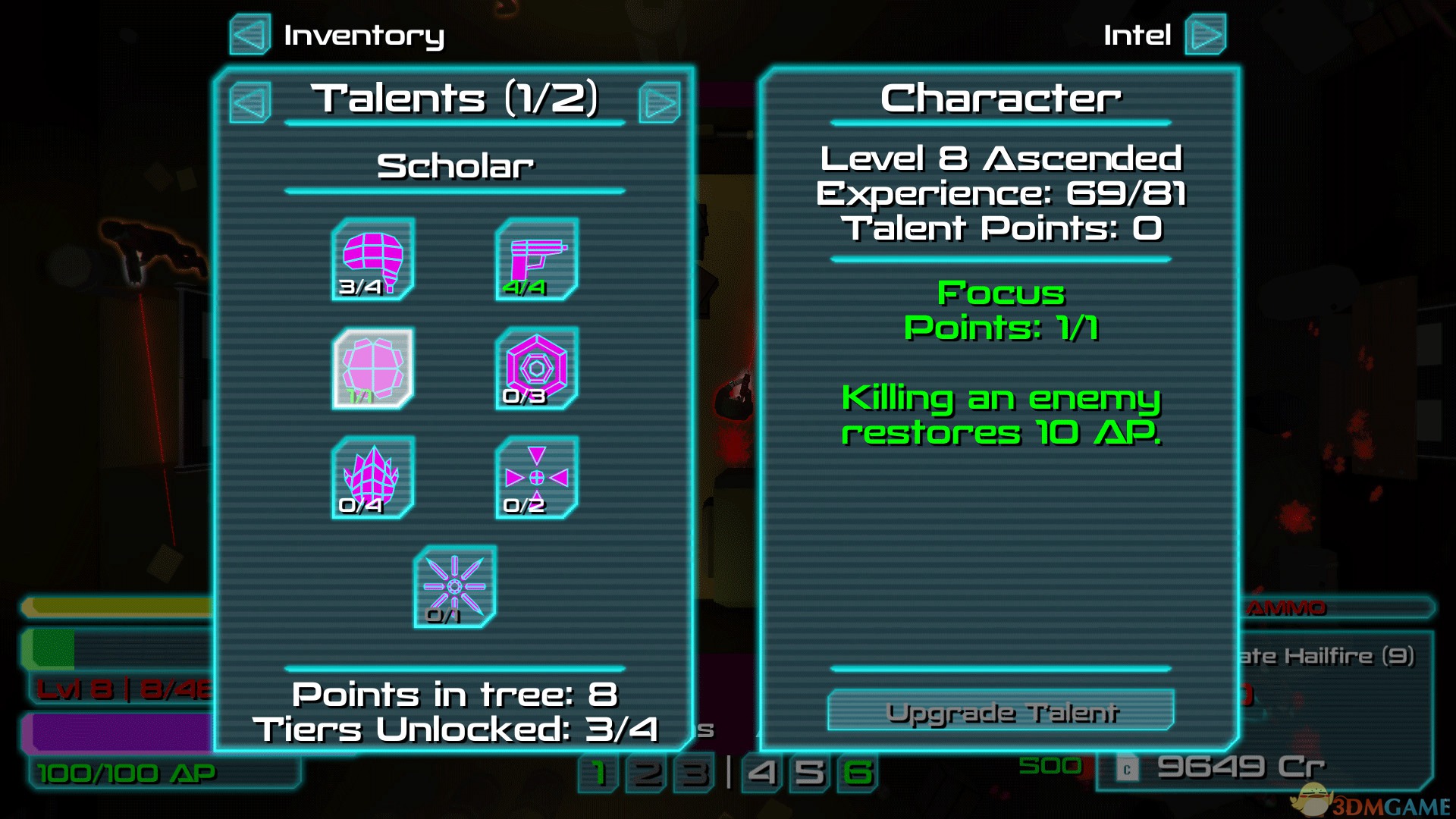The width and height of the screenshot is (1456, 819).
Task: Select the brain talent at 3/4
Action: [x=373, y=259]
